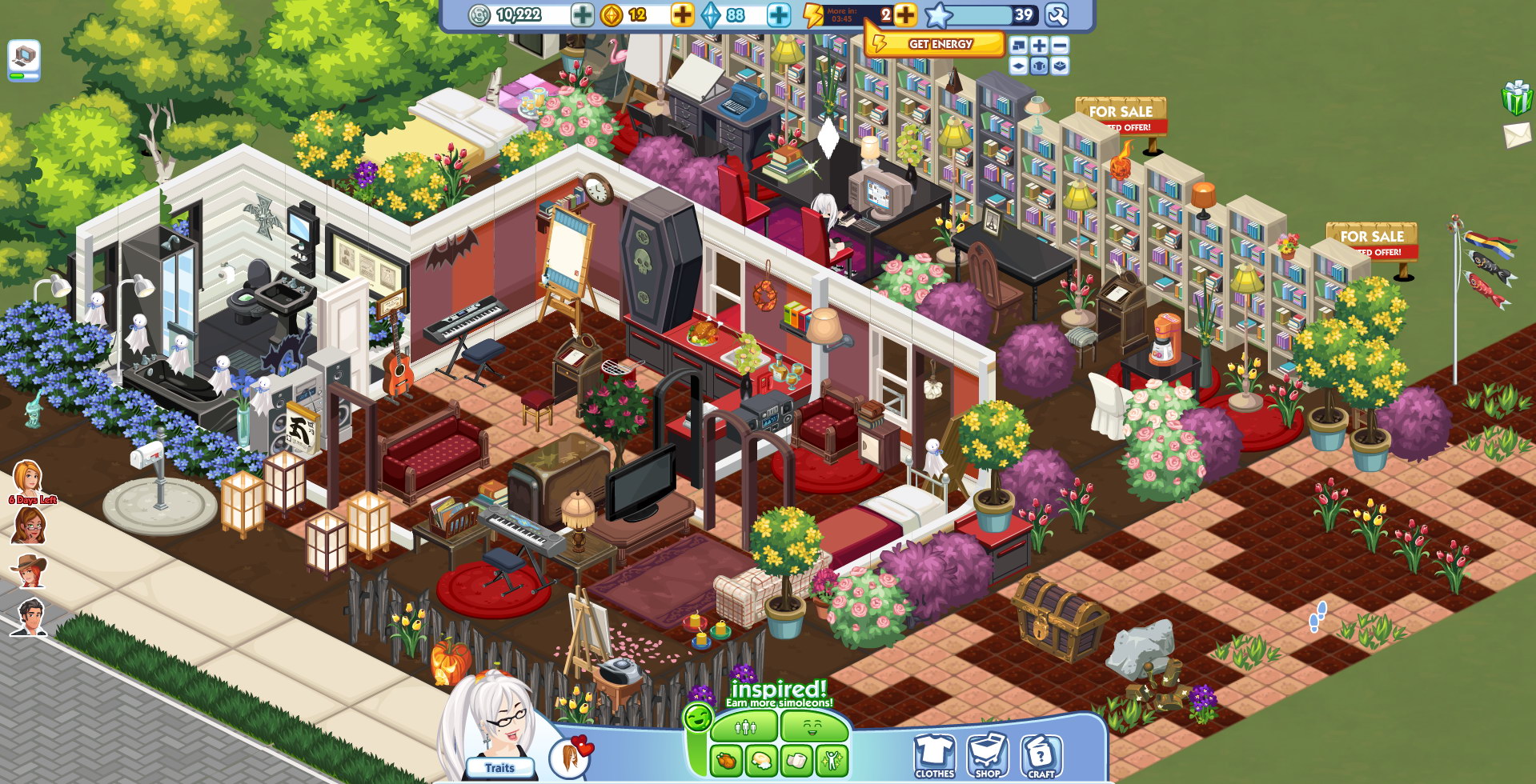The image size is (1536, 784).
Task: Zoom out with the minus view control
Action: tap(1060, 46)
